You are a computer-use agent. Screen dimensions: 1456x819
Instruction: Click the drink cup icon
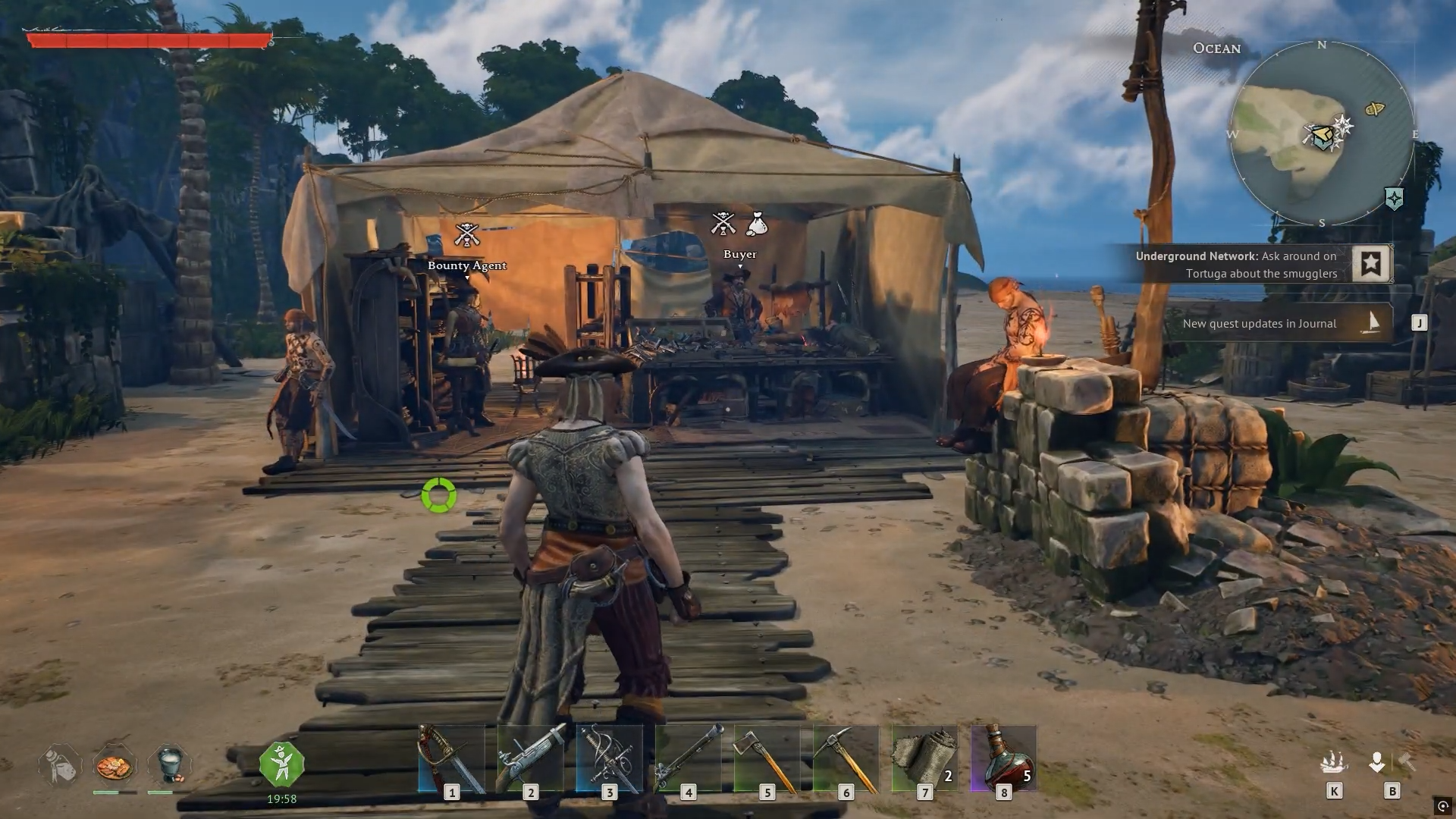(x=169, y=764)
